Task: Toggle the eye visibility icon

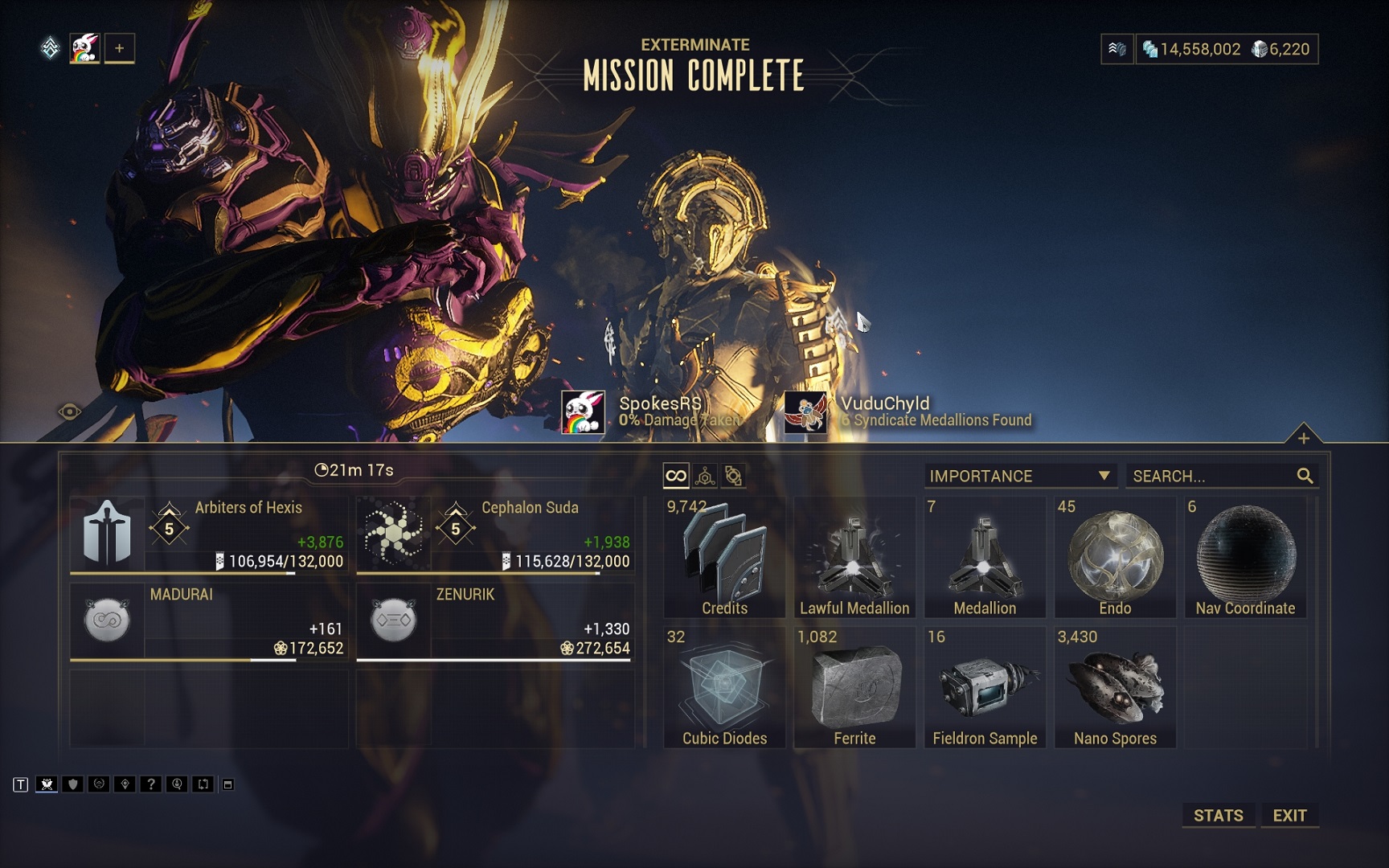Action: pyautogui.click(x=70, y=412)
